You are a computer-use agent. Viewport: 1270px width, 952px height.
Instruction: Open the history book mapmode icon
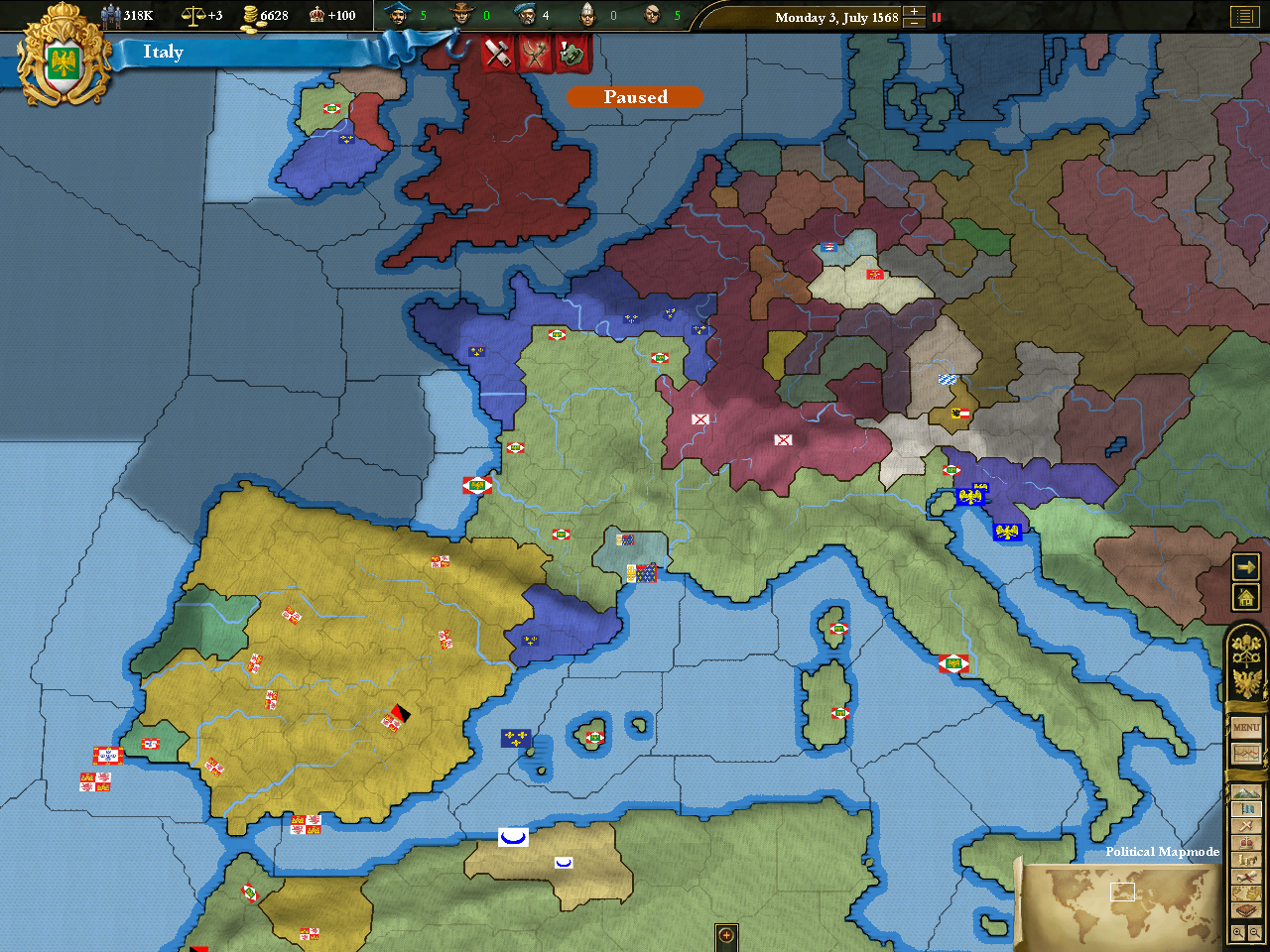[x=1246, y=910]
